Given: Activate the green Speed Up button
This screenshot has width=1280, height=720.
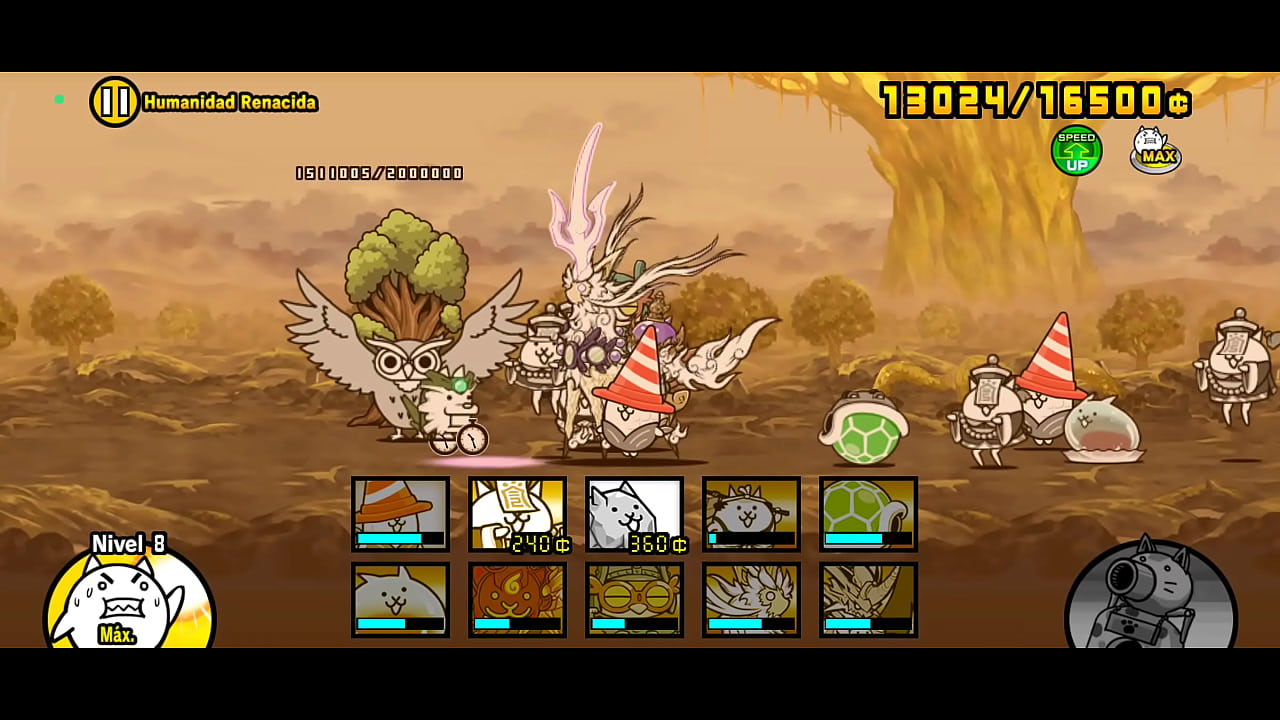Looking at the screenshot, I should coord(1076,151).
